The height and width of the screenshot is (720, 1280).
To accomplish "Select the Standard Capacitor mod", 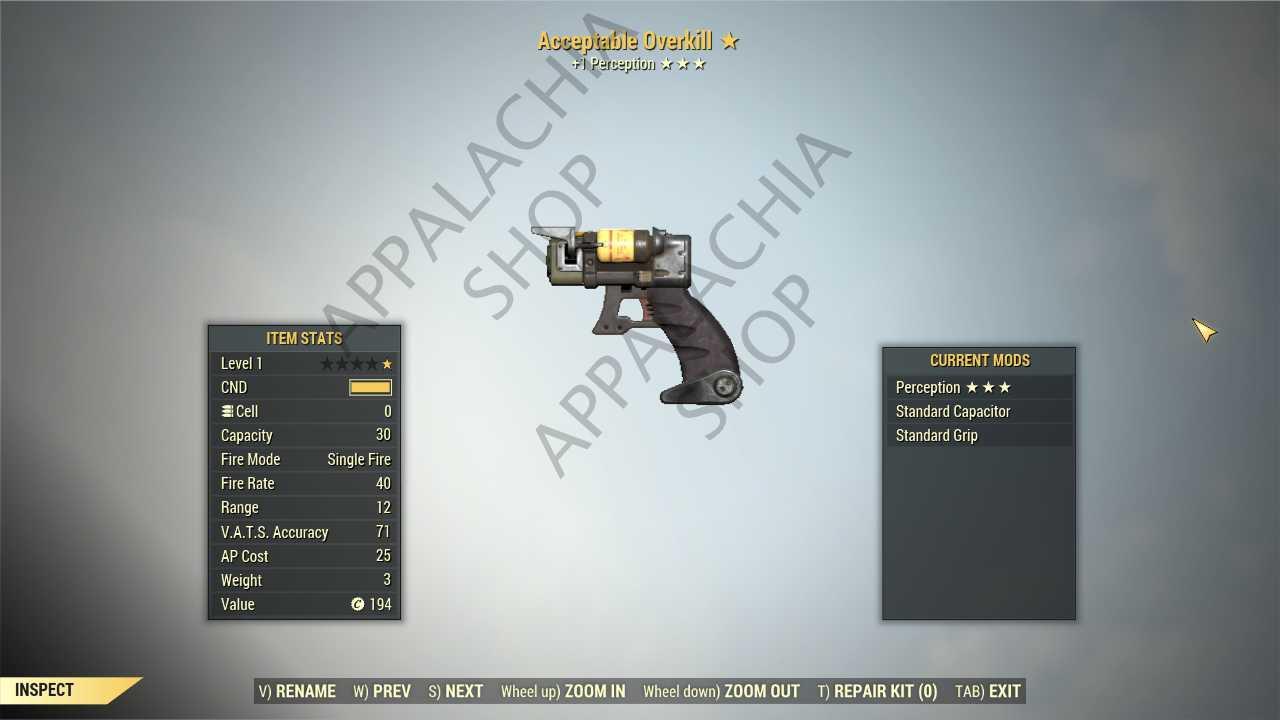I will point(978,411).
